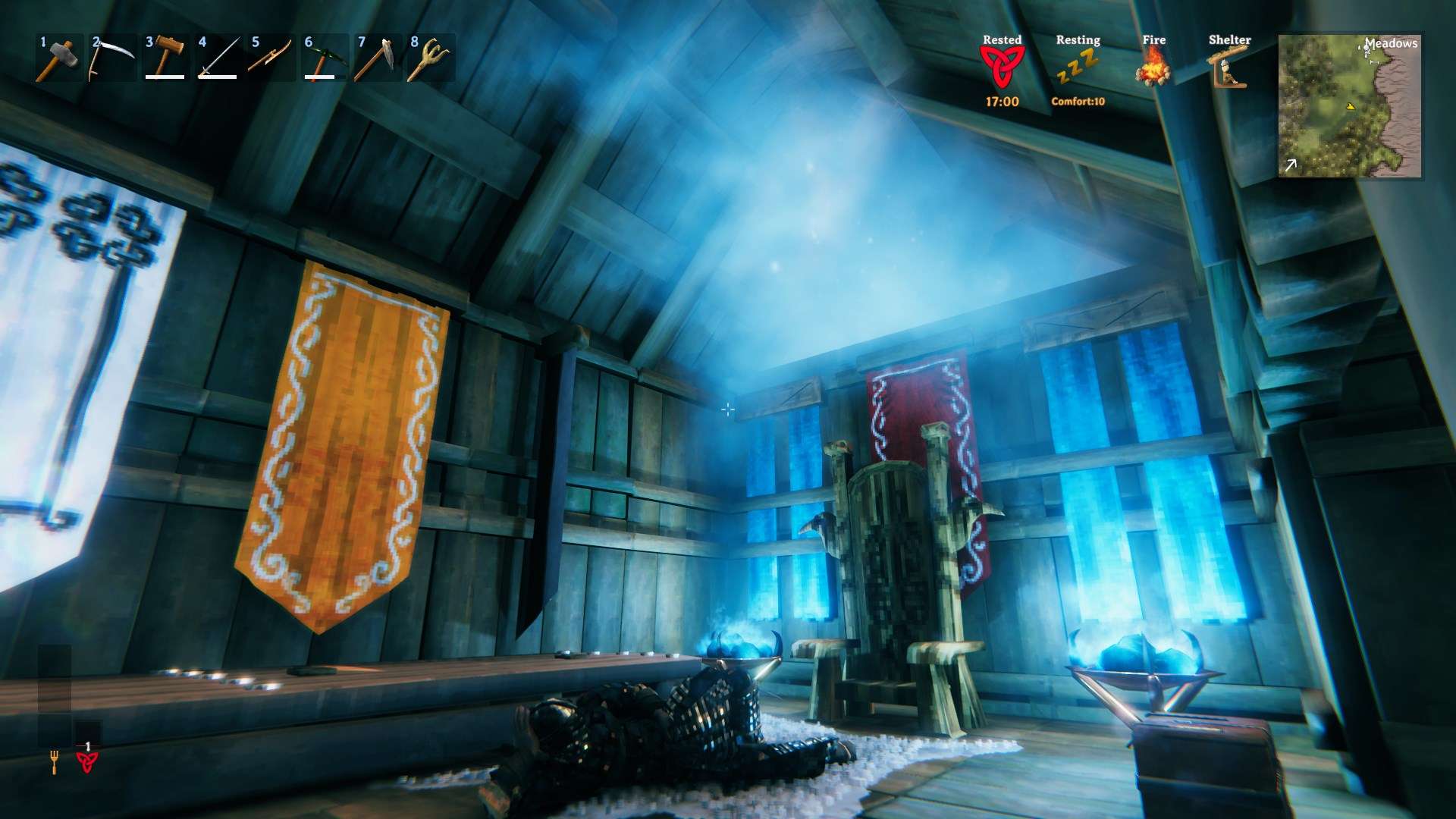The width and height of the screenshot is (1456, 819).
Task: Select the hoe in slot 7
Action: [378, 58]
